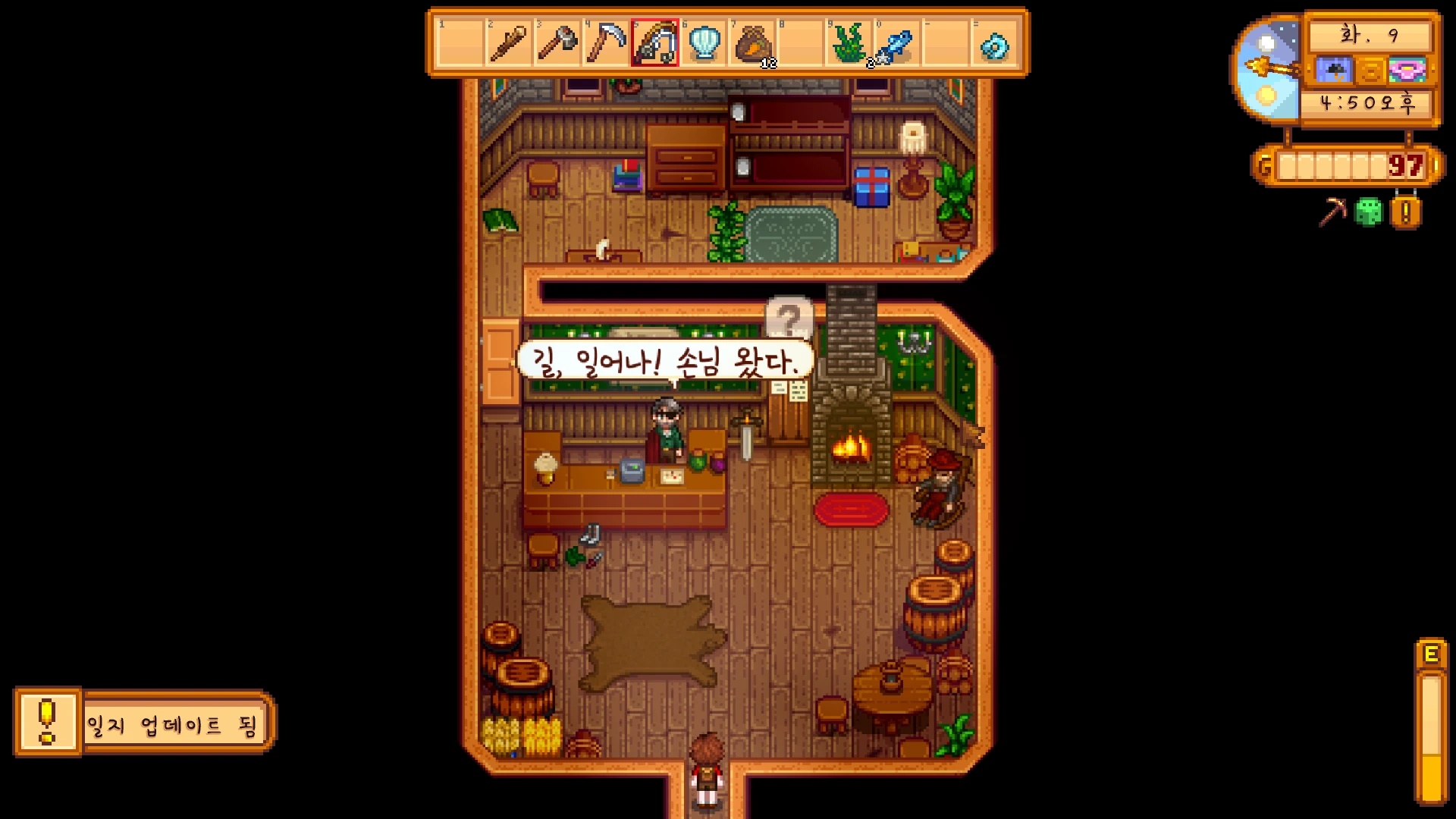Open the journal via exclamation icon
The image size is (1456, 819).
click(1405, 212)
